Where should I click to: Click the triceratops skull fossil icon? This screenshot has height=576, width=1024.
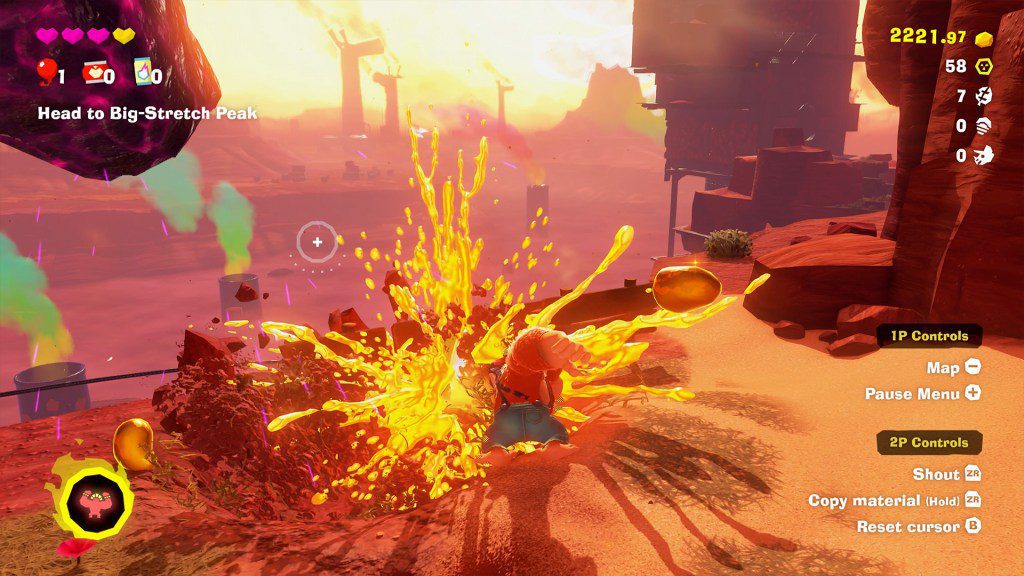984,155
